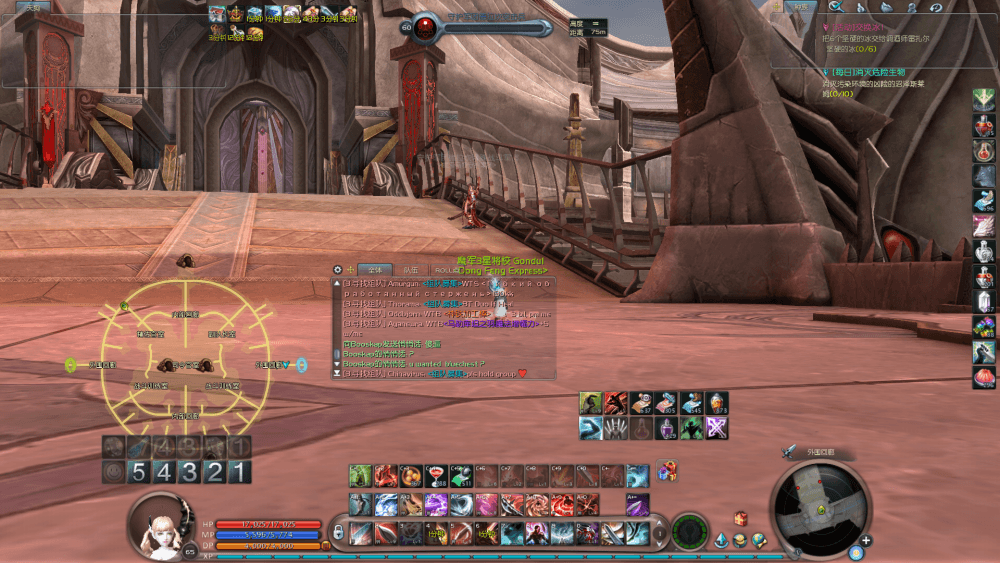The image size is (1000, 563).
Task: Activate the green leaf skill on the top hotbar row
Action: click(x=360, y=476)
